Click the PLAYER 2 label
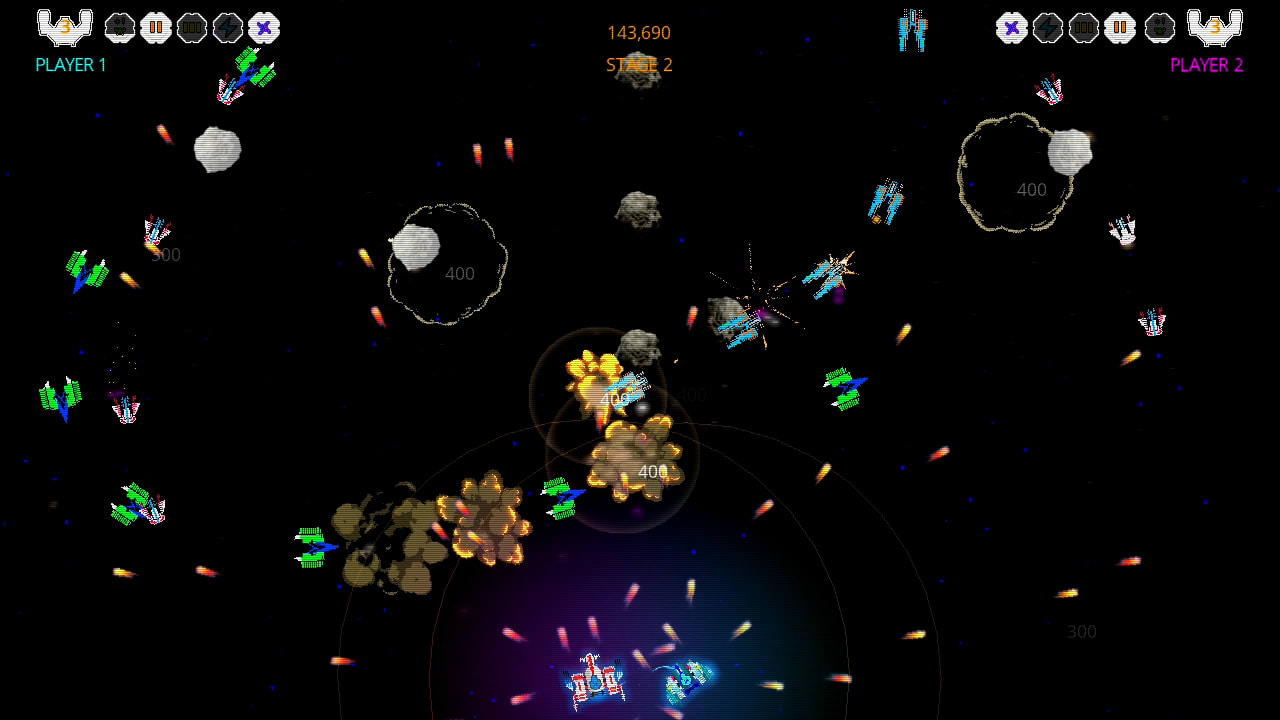 (x=1206, y=64)
